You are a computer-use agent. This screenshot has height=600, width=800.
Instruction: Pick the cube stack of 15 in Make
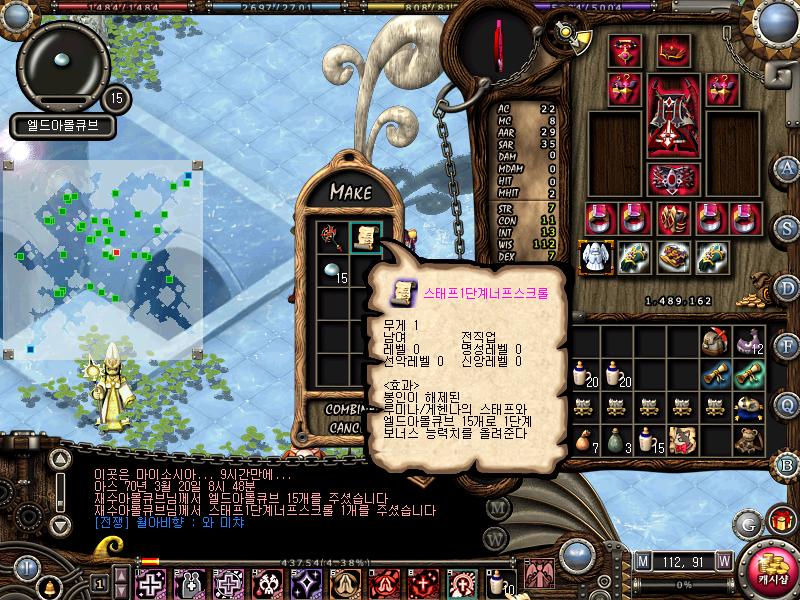click(333, 270)
